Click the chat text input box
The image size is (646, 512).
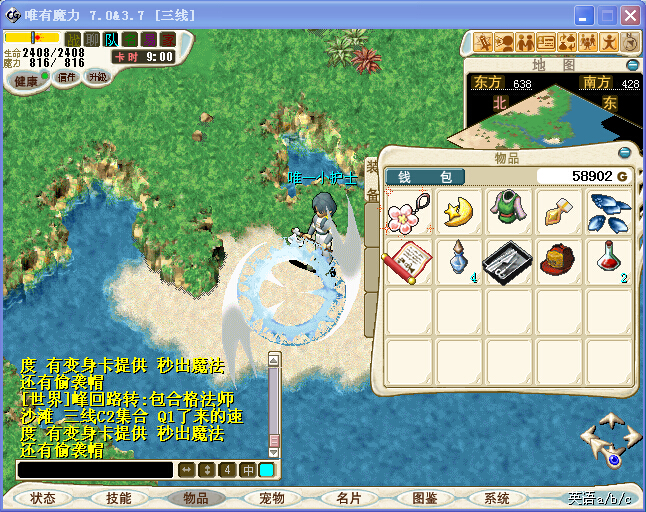(95, 469)
